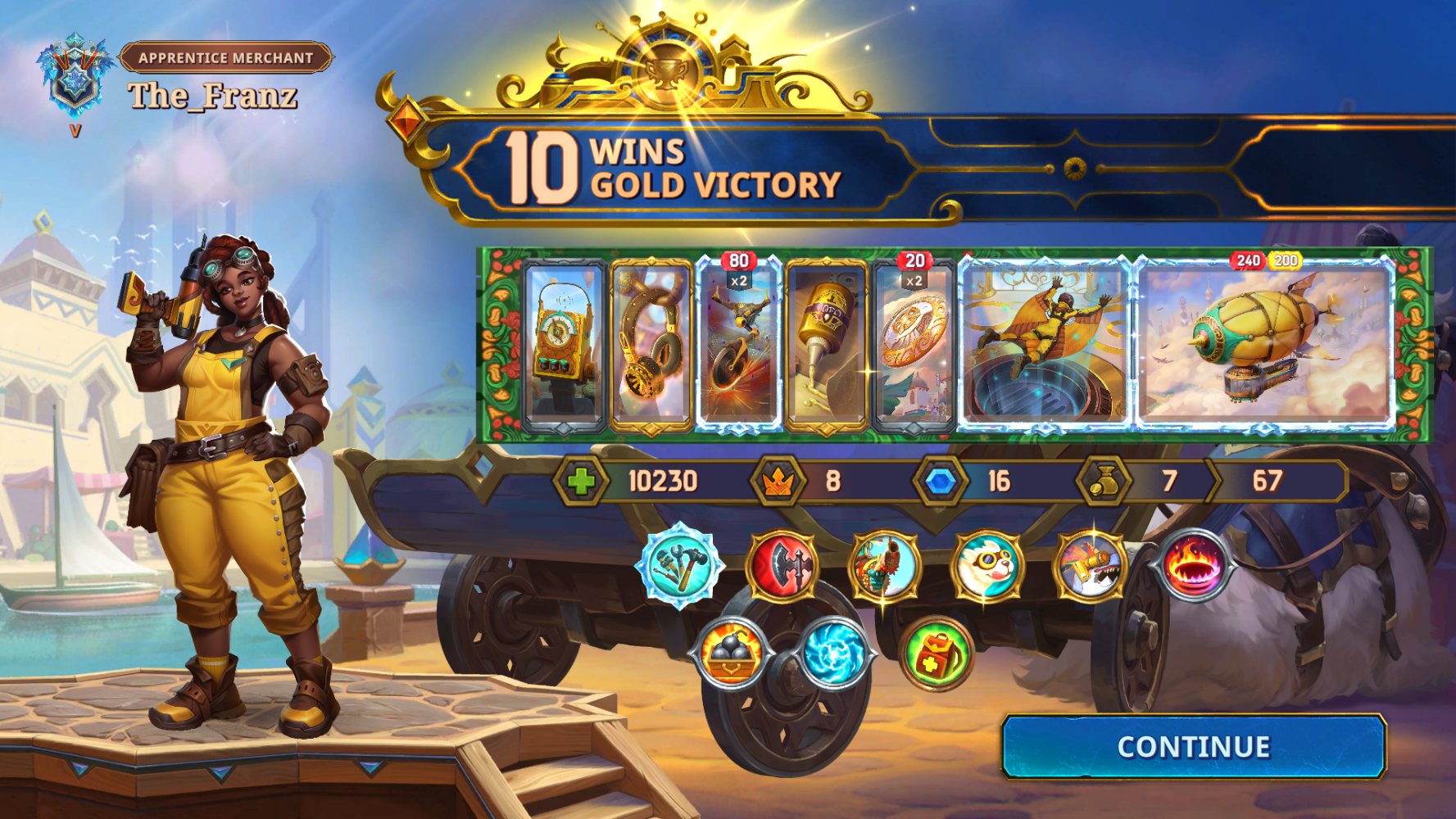Choose the golden glue bottle card

tap(826, 346)
